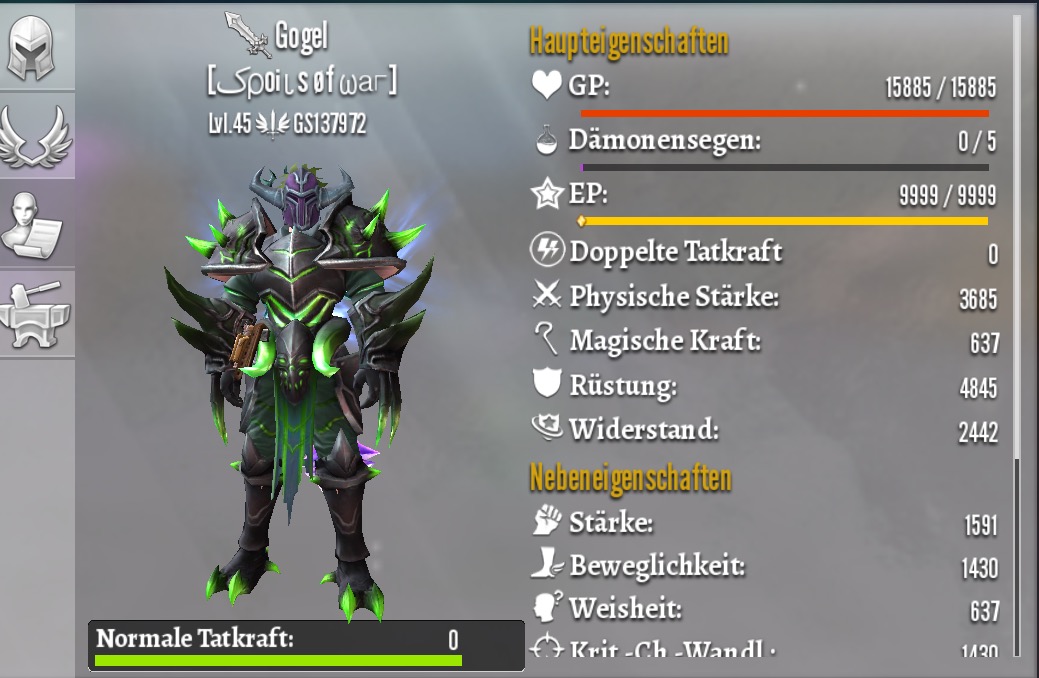Select the character scroll tab
Screen dimensions: 1039x678
36,222
